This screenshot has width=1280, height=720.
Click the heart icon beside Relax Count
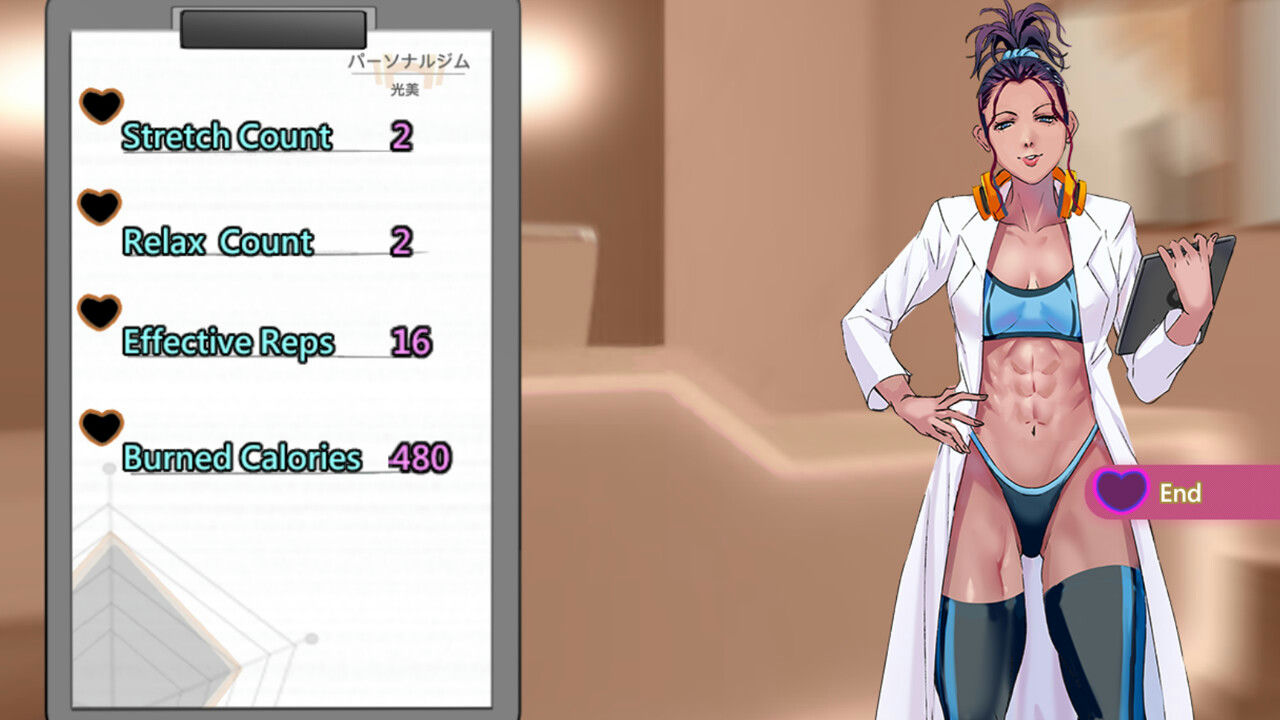coord(99,208)
